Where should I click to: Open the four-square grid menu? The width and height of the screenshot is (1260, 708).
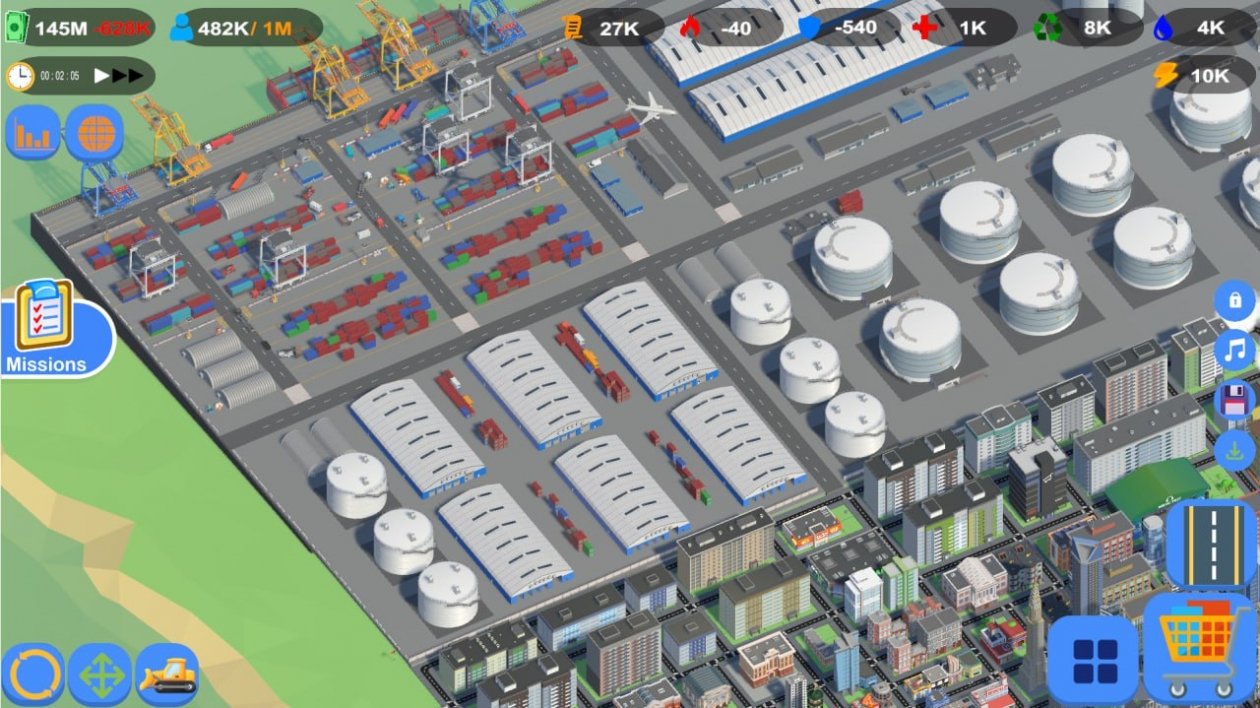[x=1093, y=660]
